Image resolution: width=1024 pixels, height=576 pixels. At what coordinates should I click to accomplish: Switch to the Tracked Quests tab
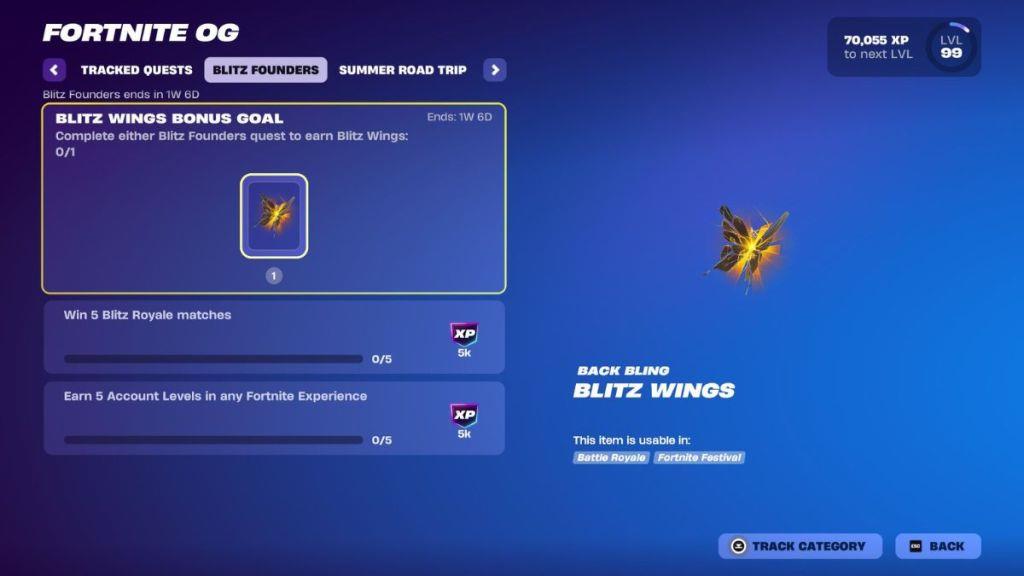point(136,70)
